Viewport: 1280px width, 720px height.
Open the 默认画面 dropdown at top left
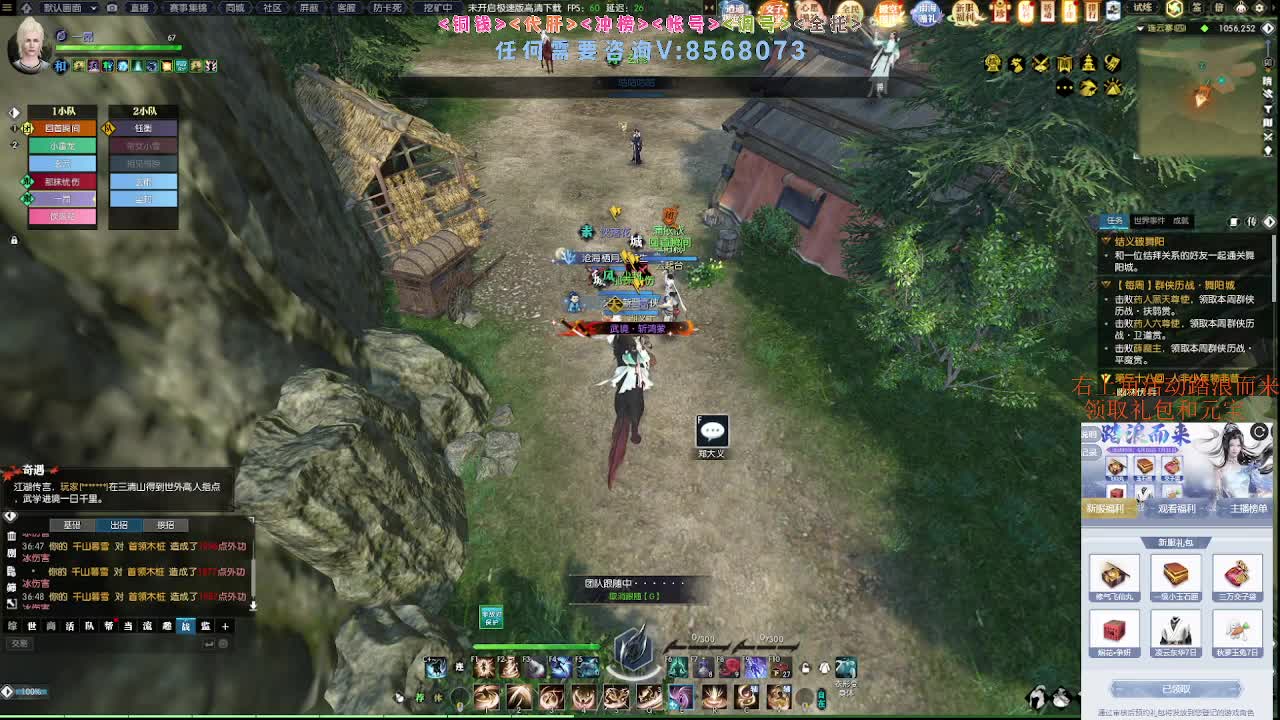coord(62,8)
